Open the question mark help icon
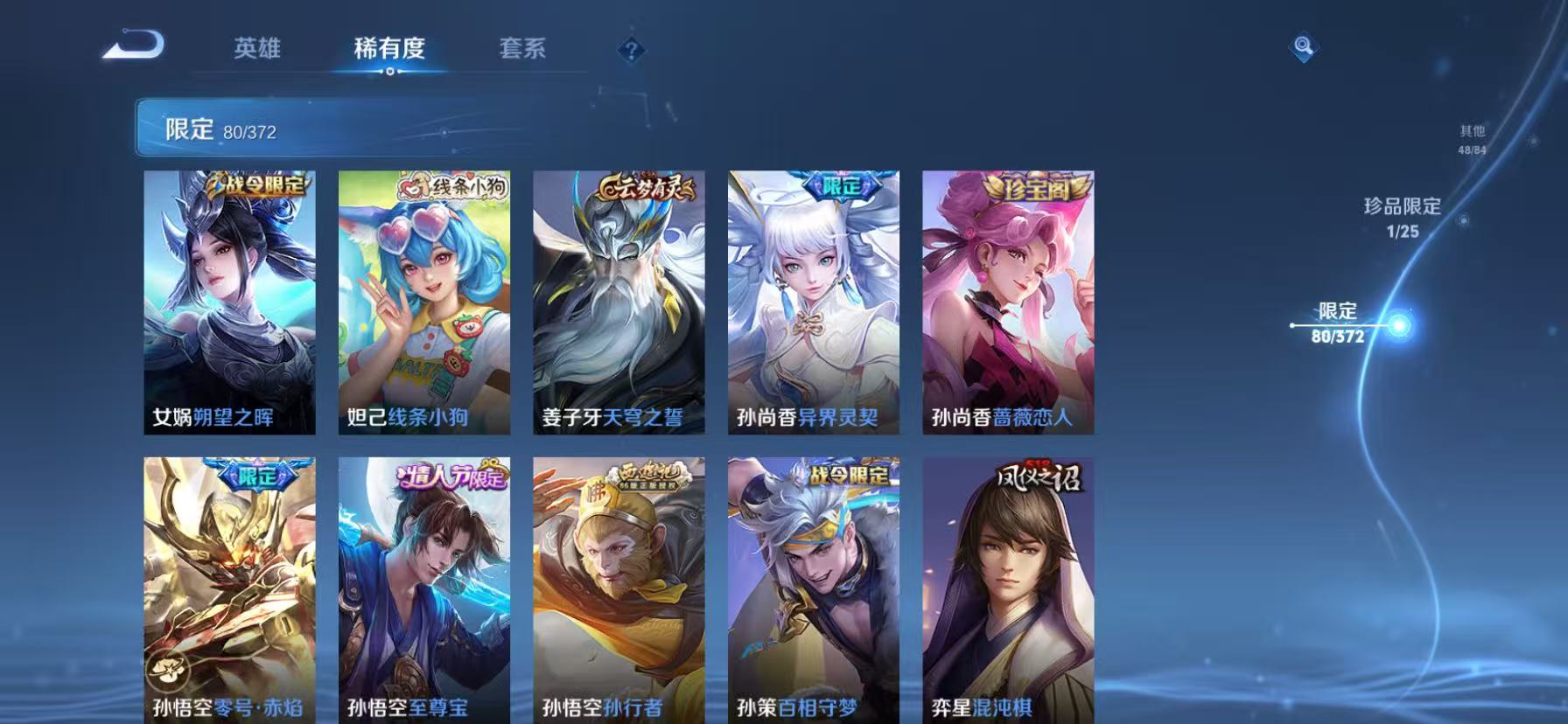1568x724 pixels. 632,50
